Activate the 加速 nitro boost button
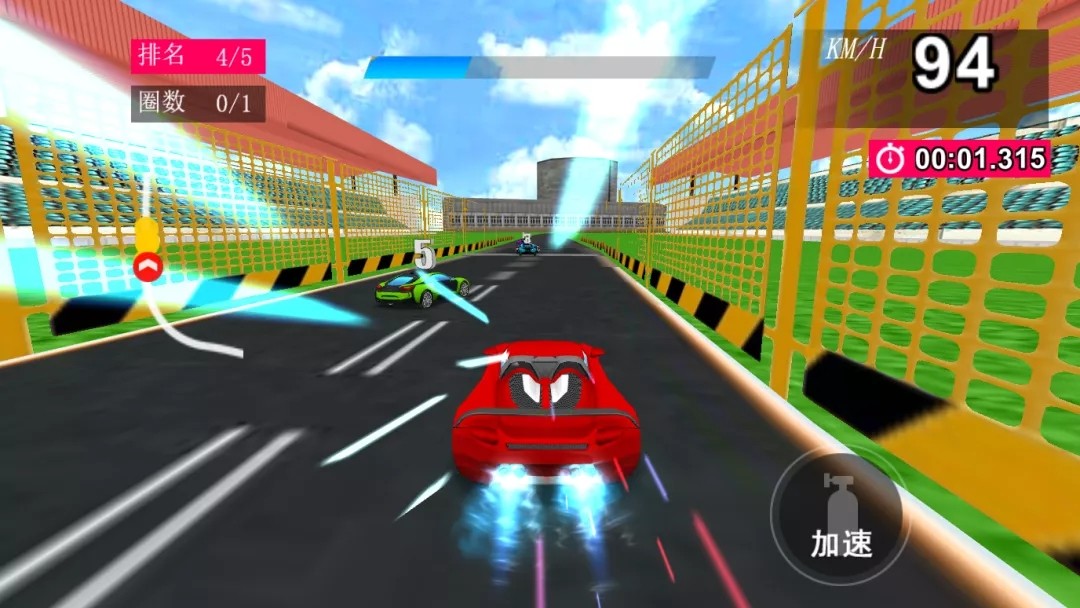Screen dimensions: 1080x608 click(x=840, y=516)
